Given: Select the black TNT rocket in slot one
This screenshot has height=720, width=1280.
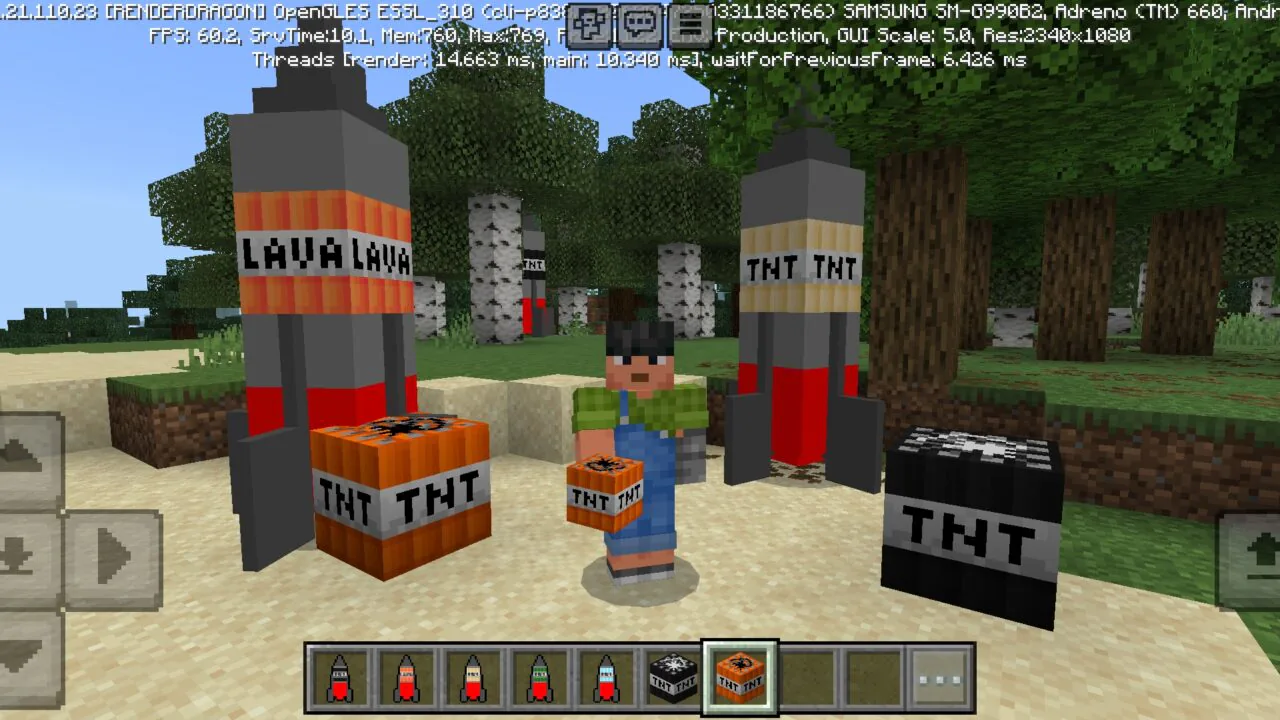Looking at the screenshot, I should point(340,678).
